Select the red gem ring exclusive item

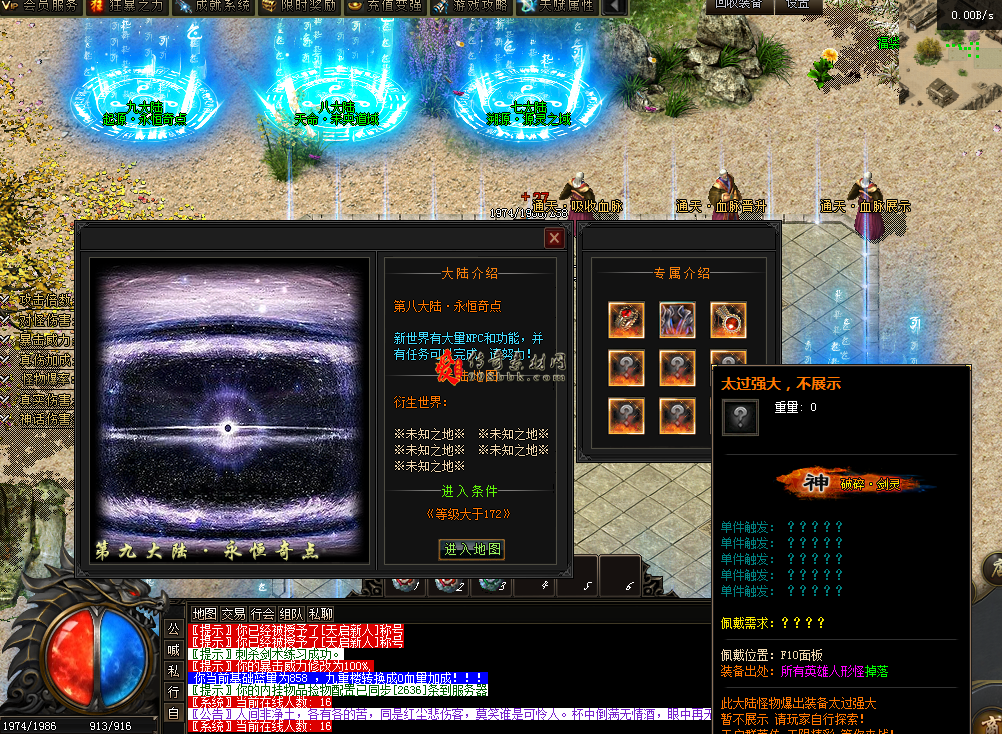(626, 319)
